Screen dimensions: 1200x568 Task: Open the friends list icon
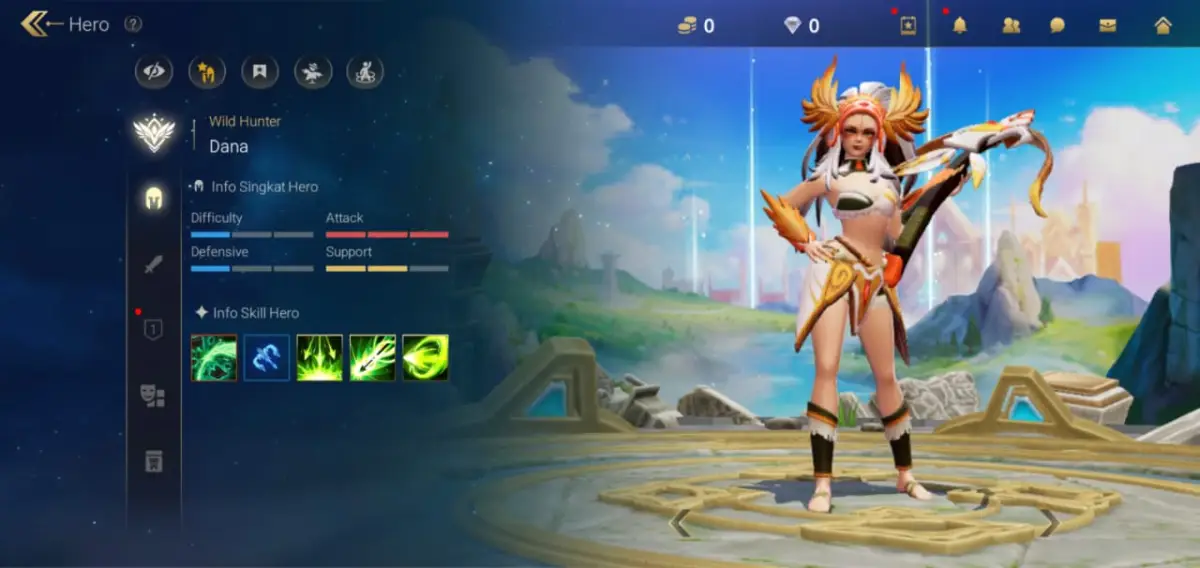pos(1011,25)
